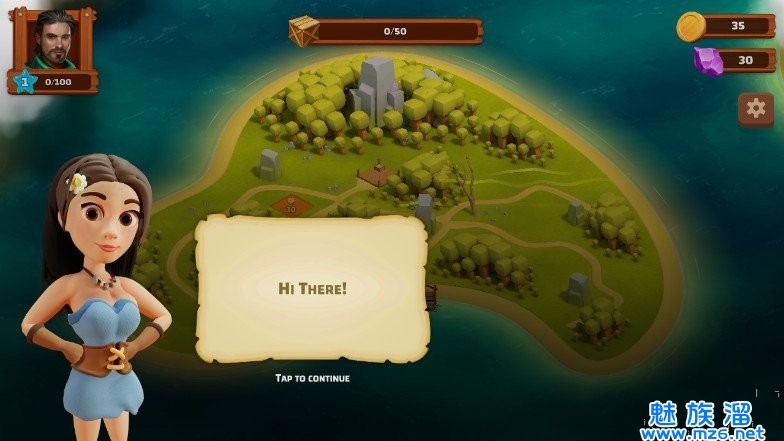Open the purple gem currency shop
Viewport: 784px width, 441px height.
coord(709,61)
